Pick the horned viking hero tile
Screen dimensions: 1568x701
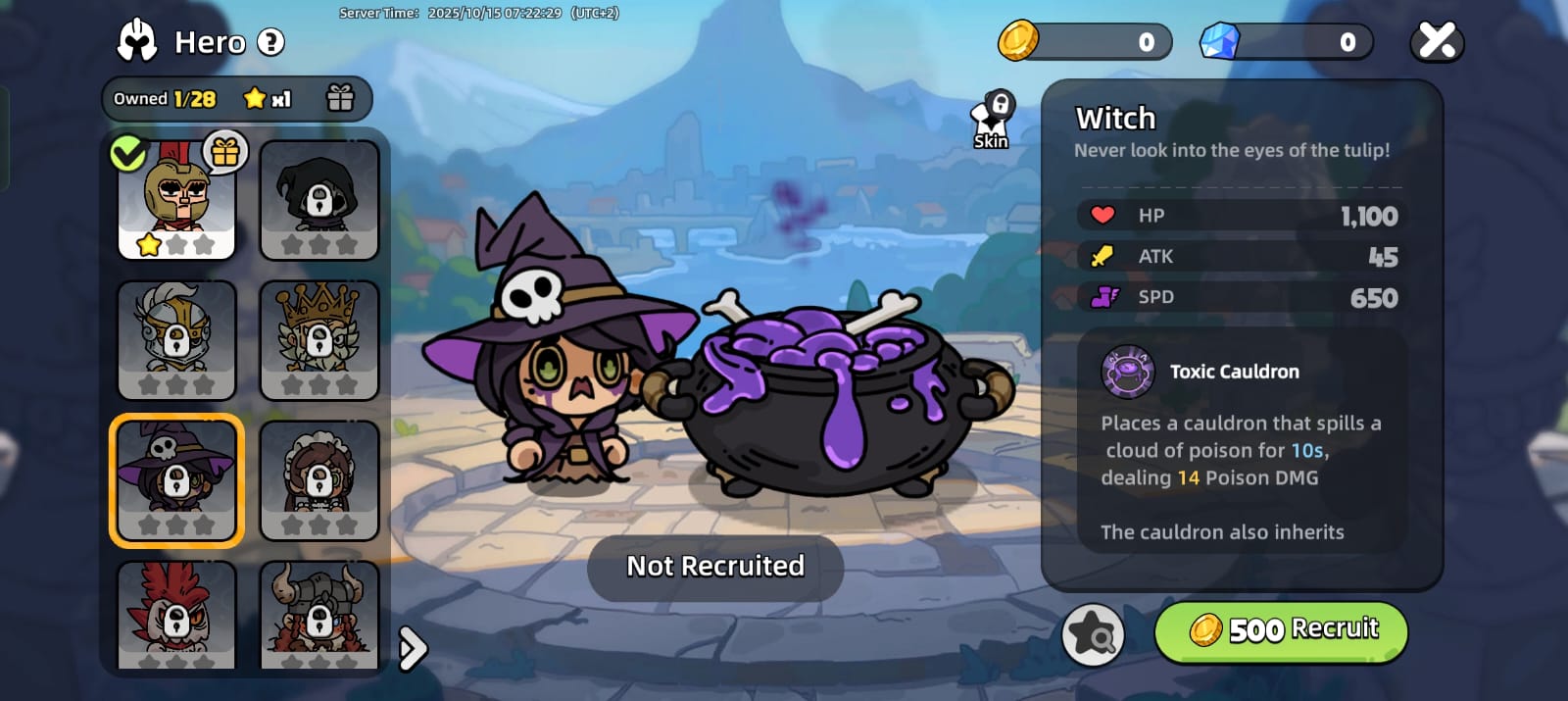tap(319, 615)
